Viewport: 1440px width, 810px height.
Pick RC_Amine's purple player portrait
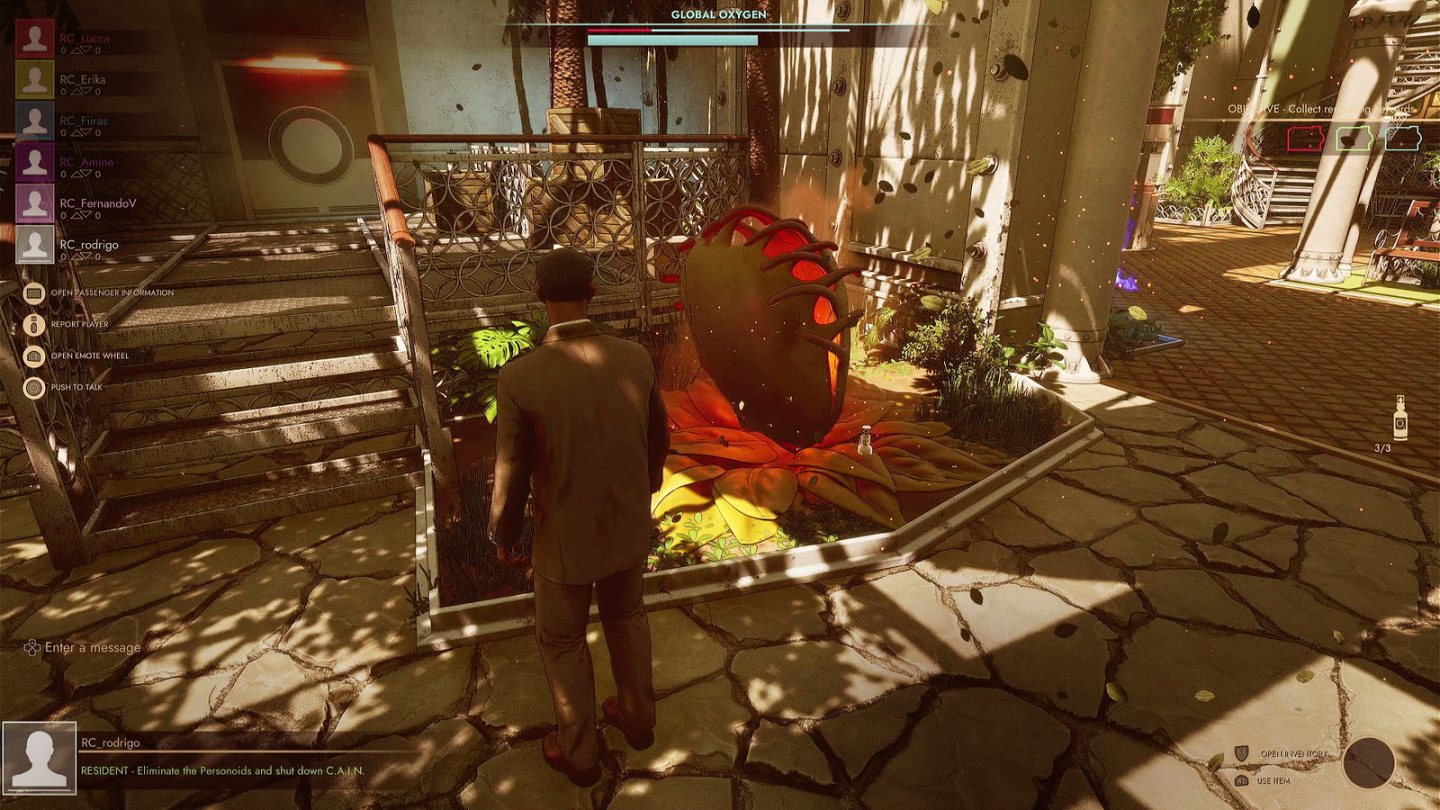(35, 162)
